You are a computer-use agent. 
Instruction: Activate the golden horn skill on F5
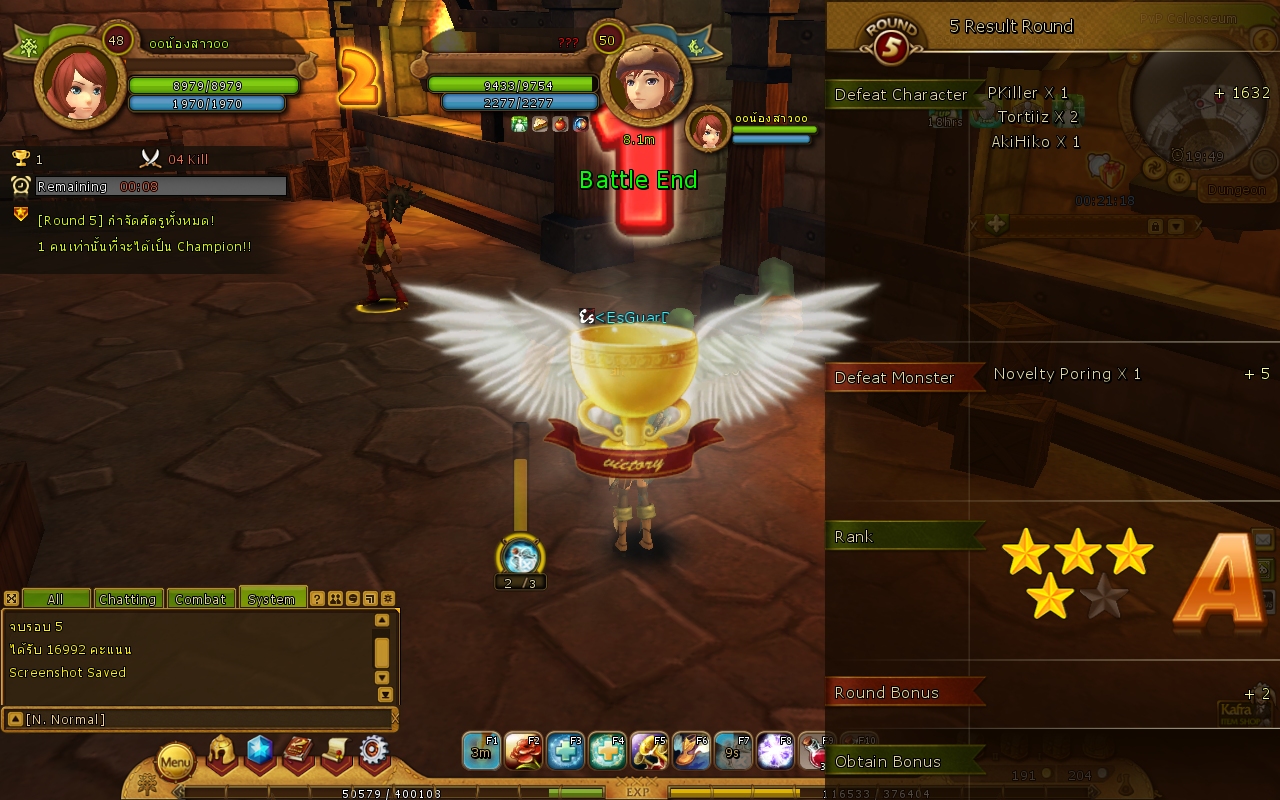coord(649,751)
